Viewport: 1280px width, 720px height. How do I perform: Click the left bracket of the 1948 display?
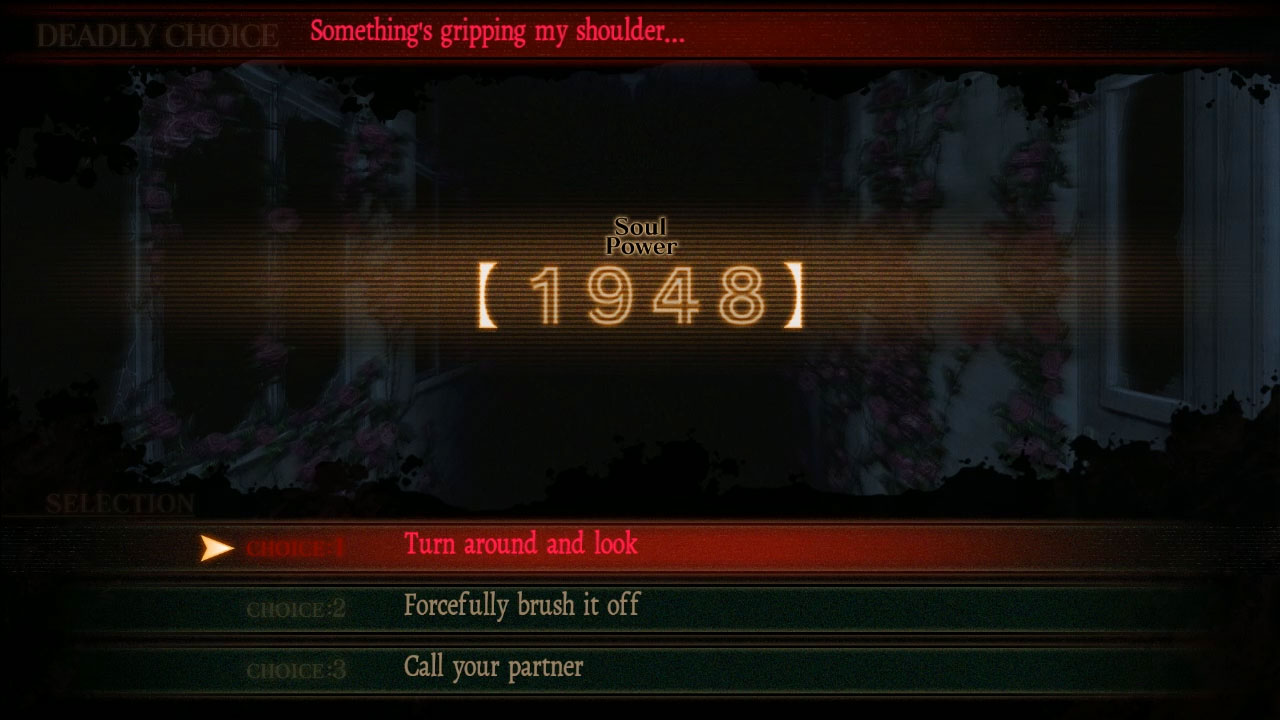tap(489, 295)
